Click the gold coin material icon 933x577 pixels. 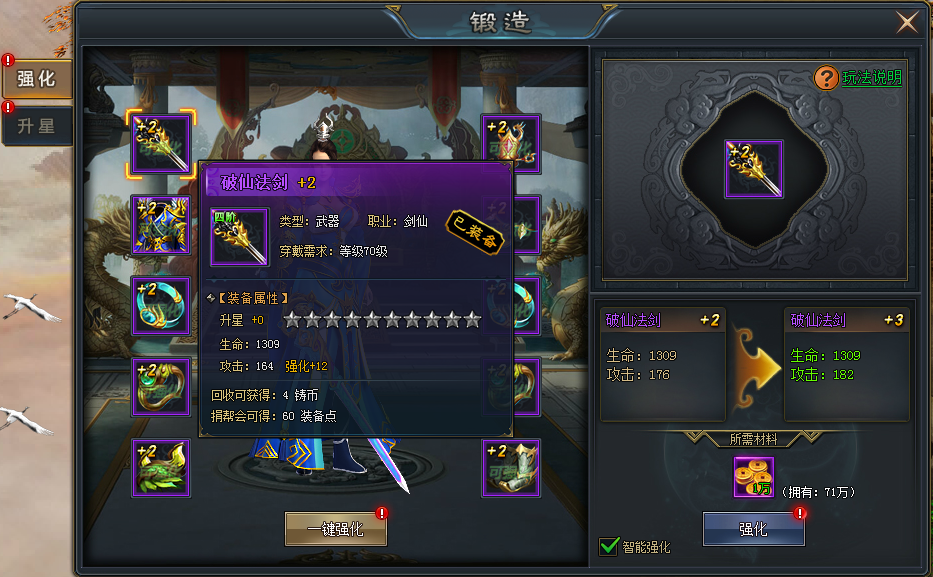point(753,477)
